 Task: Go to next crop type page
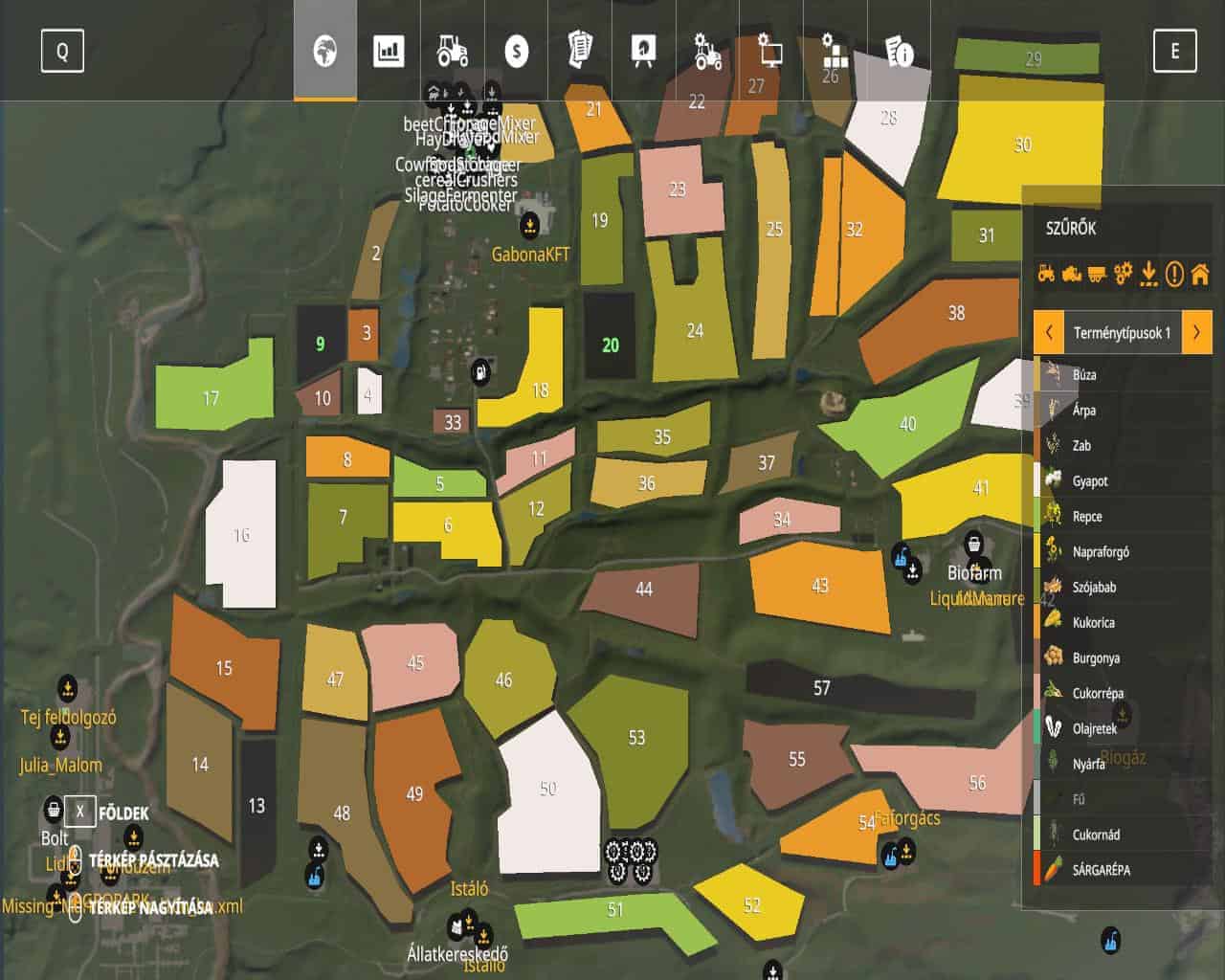pyautogui.click(x=1196, y=333)
